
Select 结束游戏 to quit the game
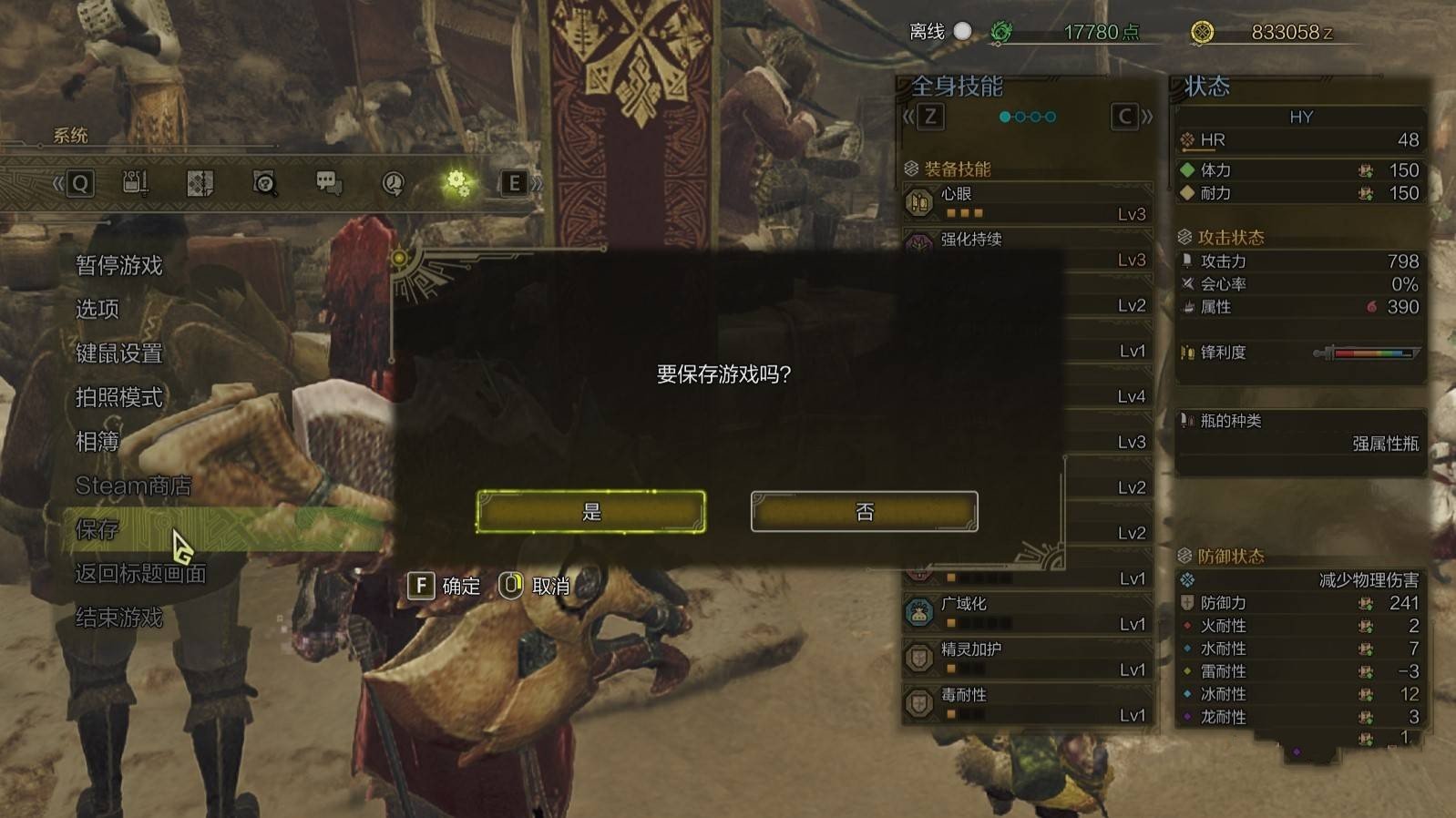click(119, 618)
